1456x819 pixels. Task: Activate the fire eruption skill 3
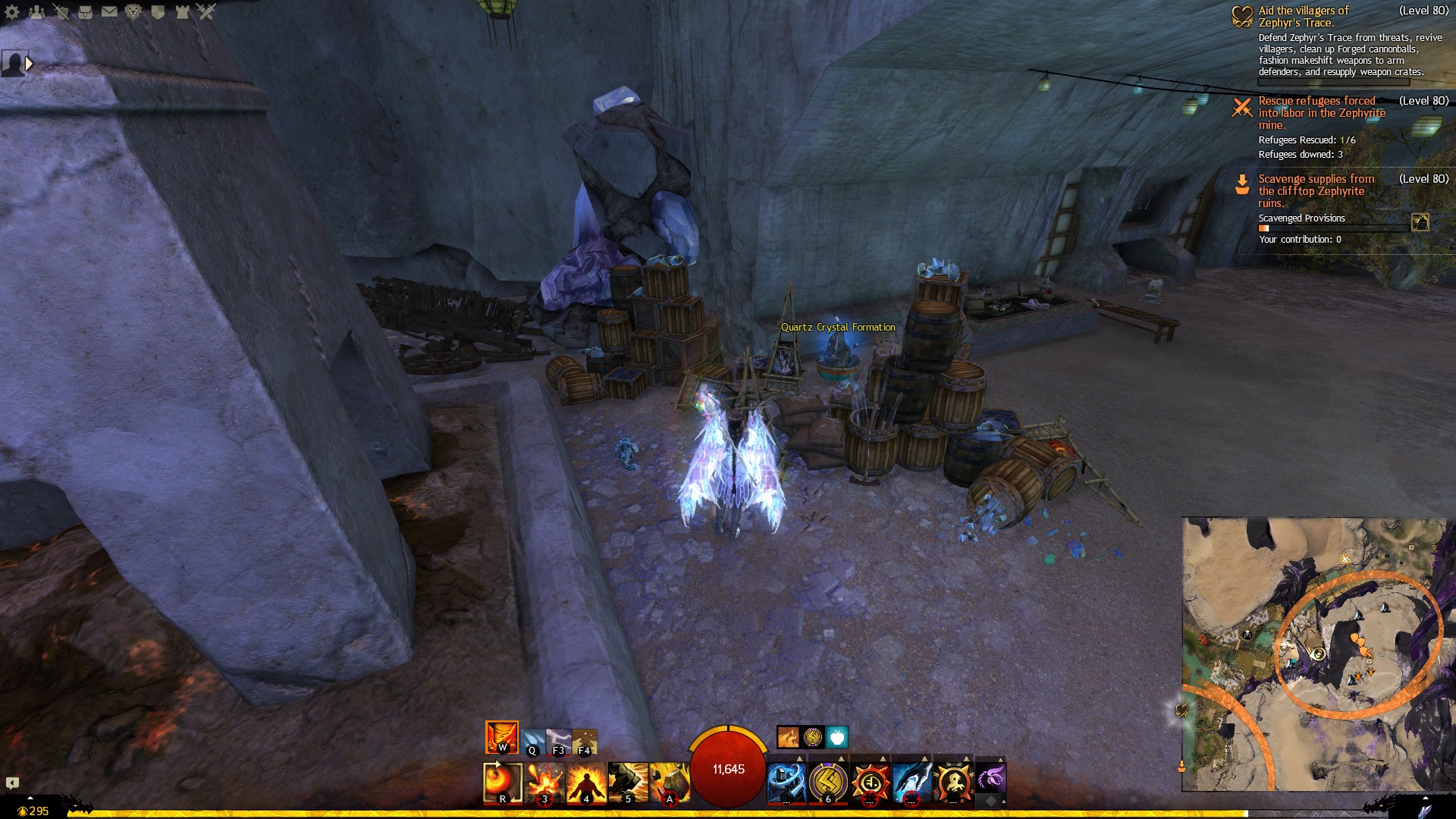click(x=545, y=783)
